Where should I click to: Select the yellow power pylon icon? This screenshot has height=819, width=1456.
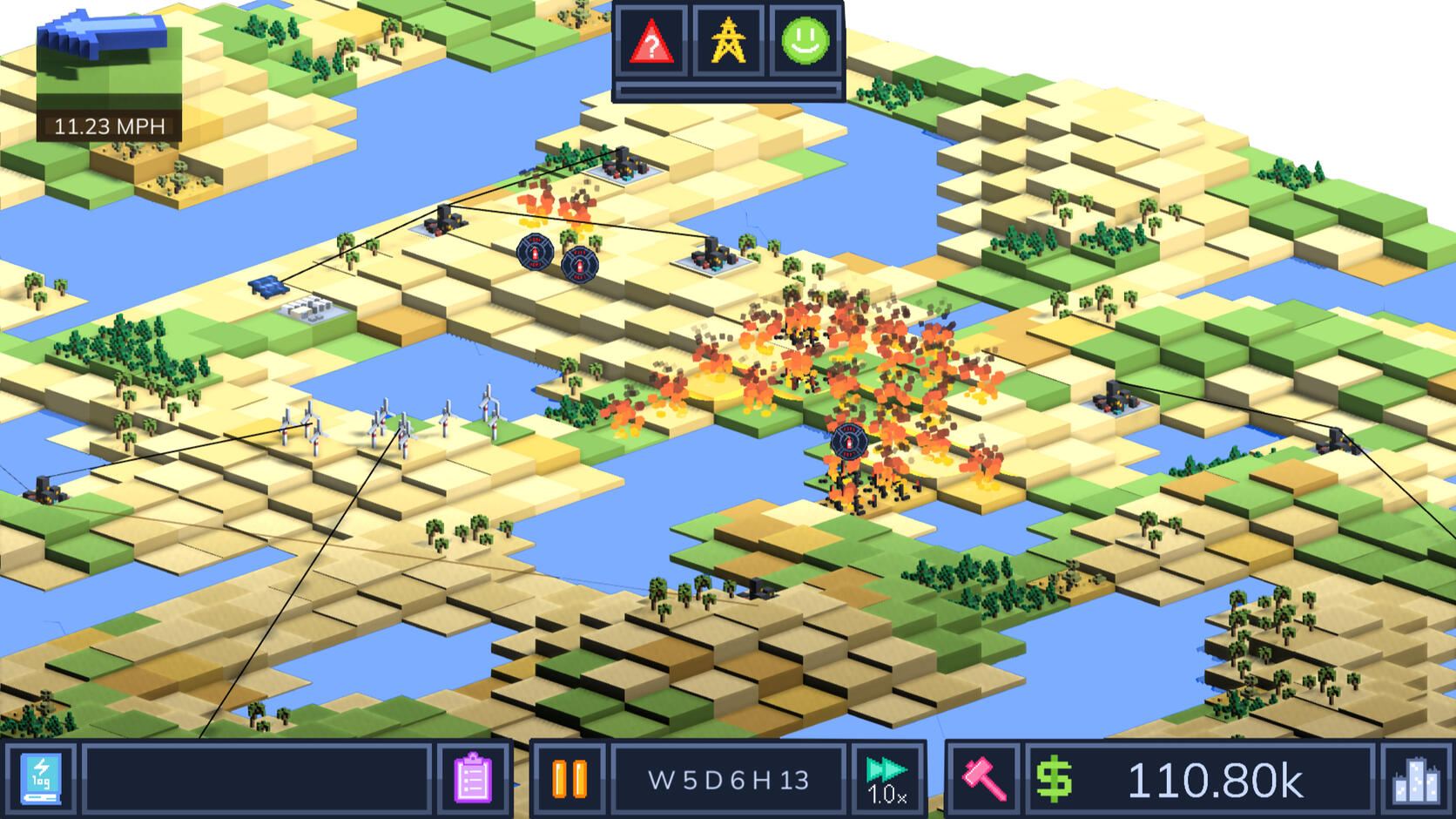728,42
